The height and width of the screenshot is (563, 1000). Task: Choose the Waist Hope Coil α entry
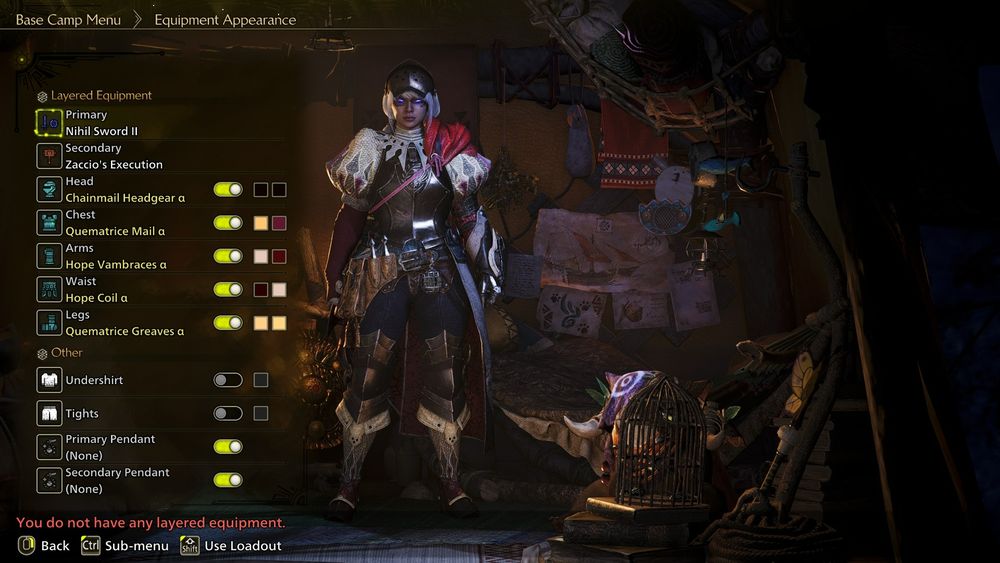[96, 289]
